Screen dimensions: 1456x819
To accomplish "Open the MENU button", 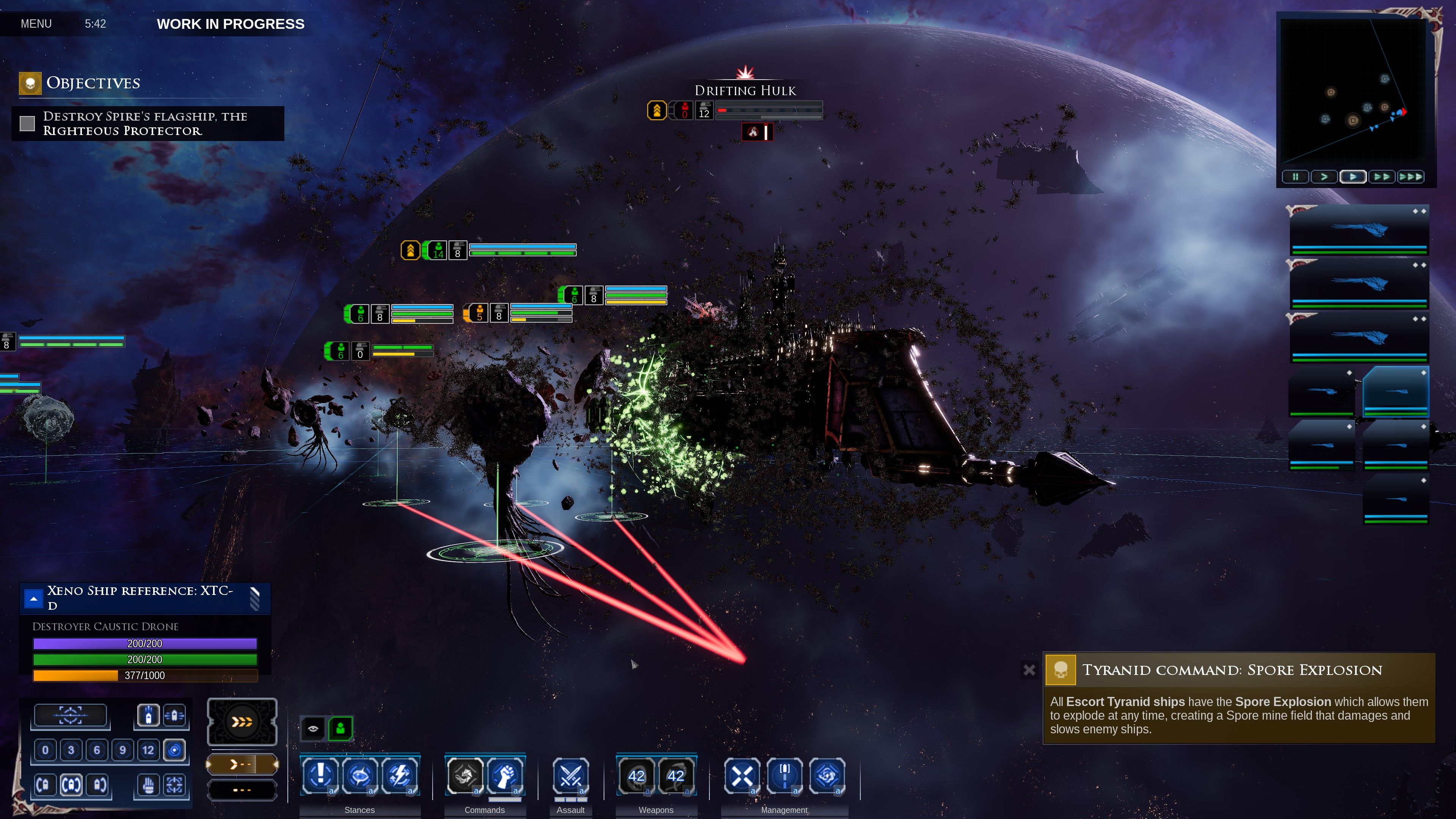I will (36, 24).
